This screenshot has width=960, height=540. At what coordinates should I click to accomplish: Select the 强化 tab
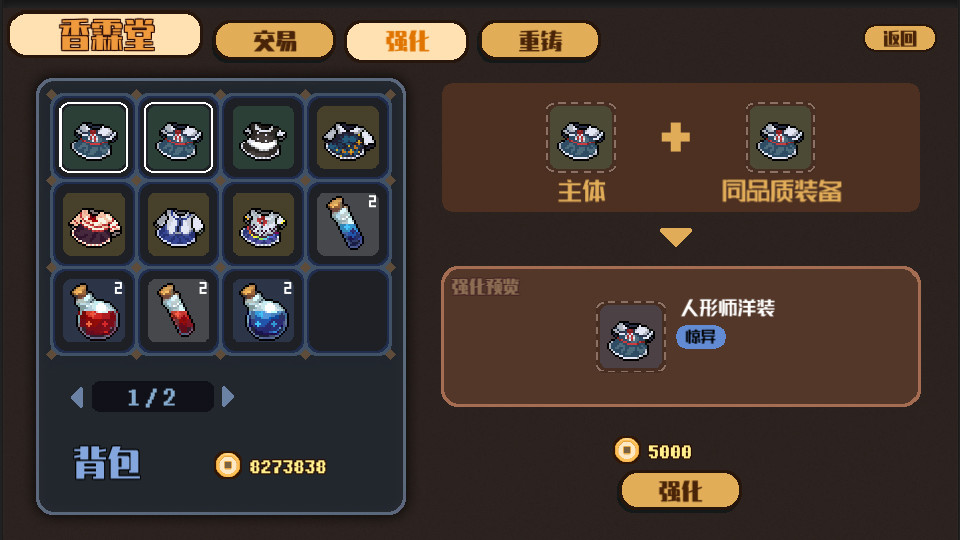406,41
